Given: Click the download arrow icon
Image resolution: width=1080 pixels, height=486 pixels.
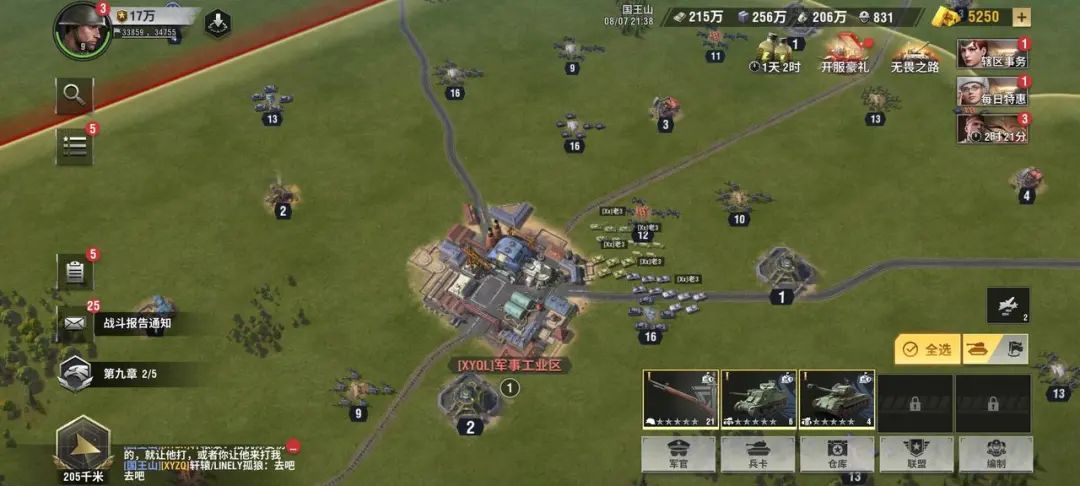Looking at the screenshot, I should 217,24.
